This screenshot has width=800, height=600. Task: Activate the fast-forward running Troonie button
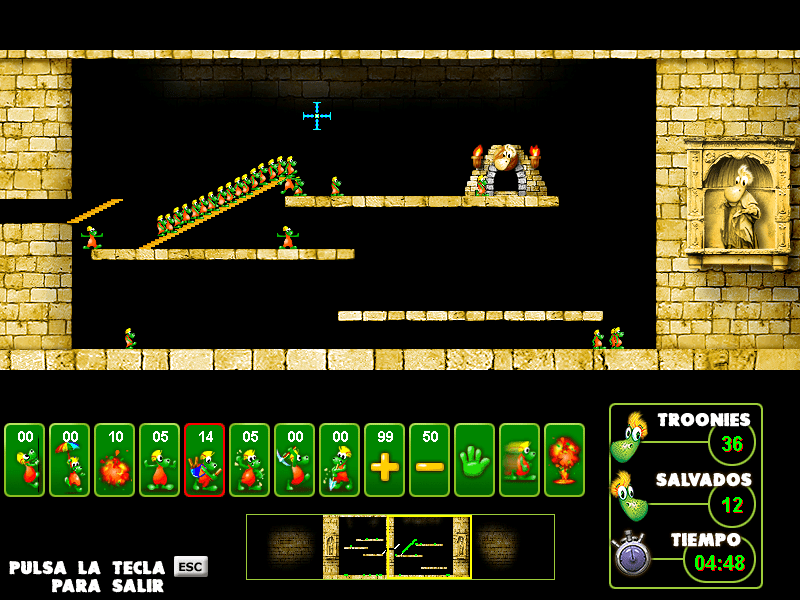pos(519,460)
